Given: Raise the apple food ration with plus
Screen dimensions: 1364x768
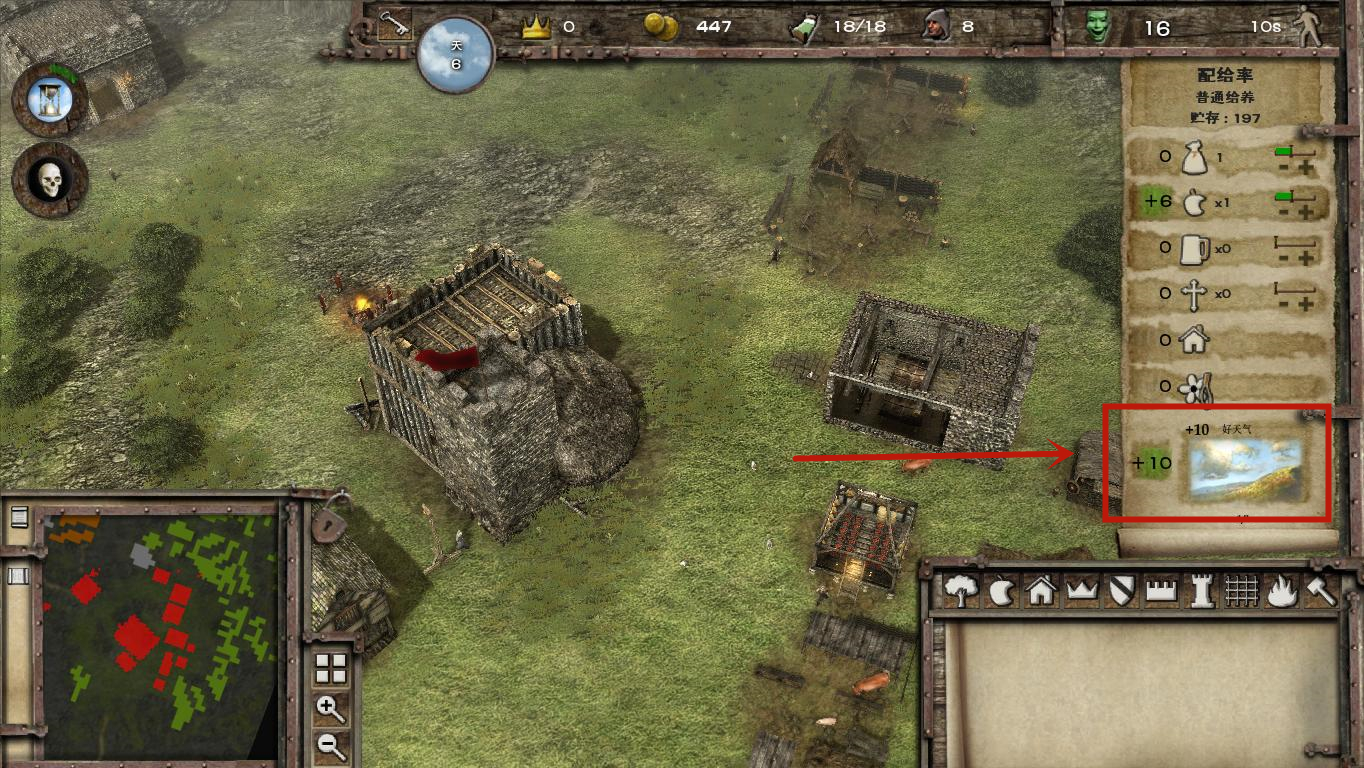Looking at the screenshot, I should point(1307,213).
